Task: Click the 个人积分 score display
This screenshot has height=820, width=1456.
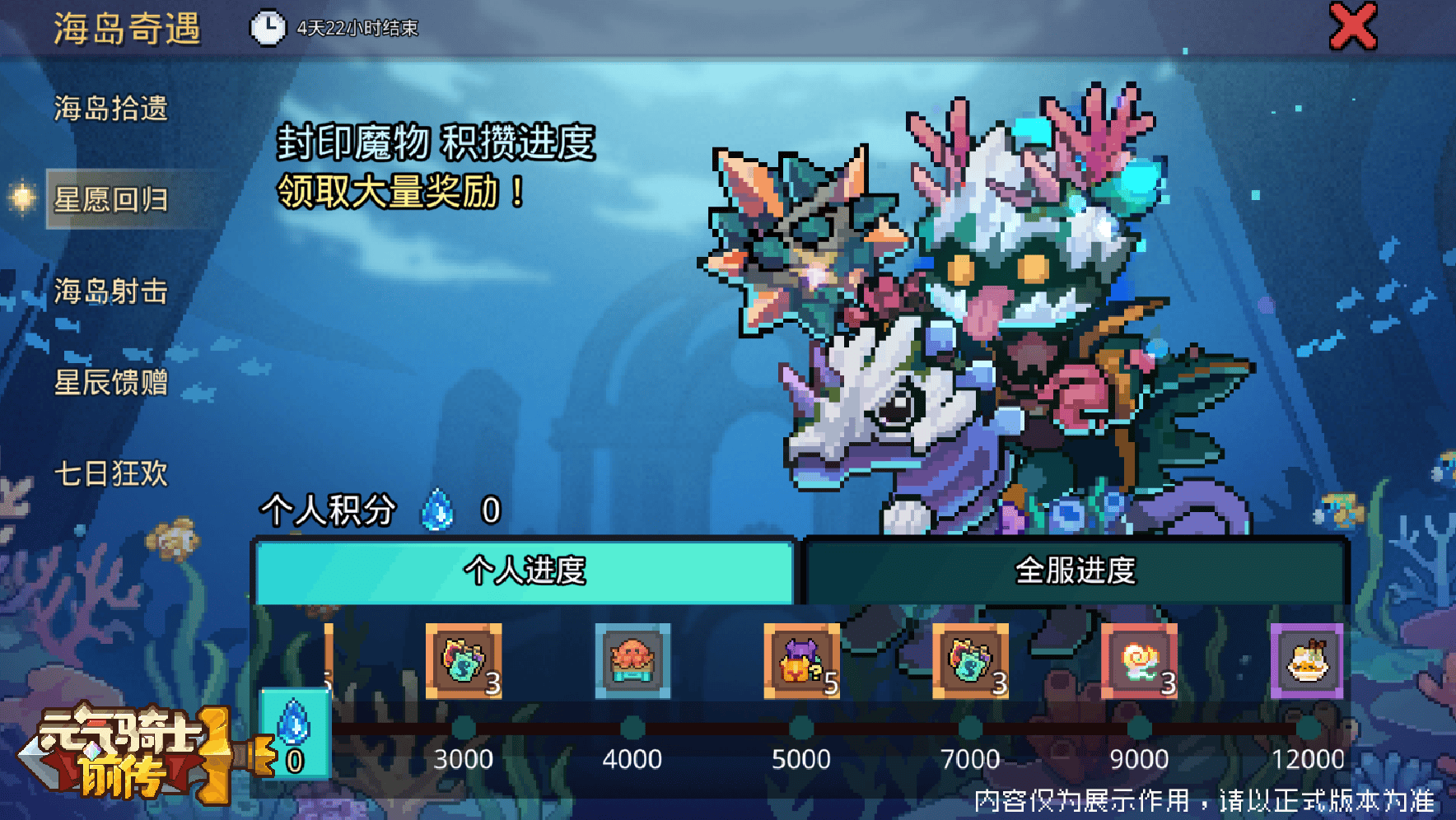Action: [x=329, y=510]
